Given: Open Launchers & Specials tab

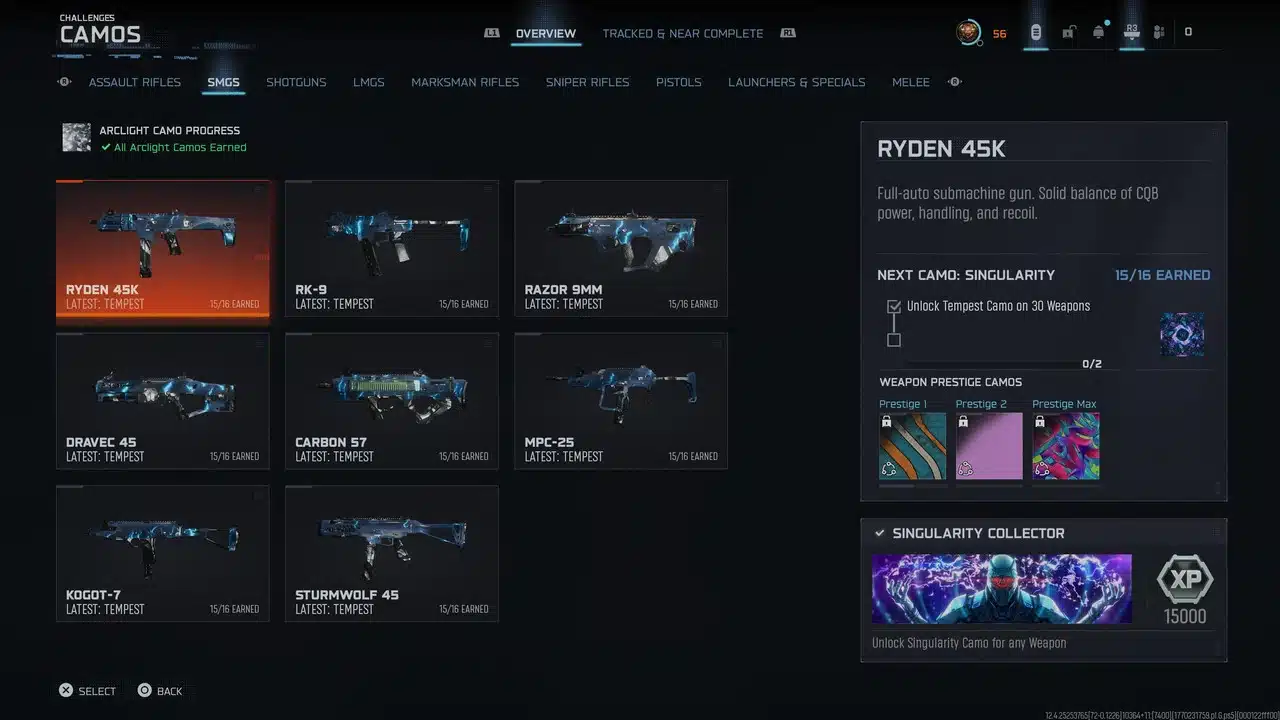Looking at the screenshot, I should coord(796,82).
